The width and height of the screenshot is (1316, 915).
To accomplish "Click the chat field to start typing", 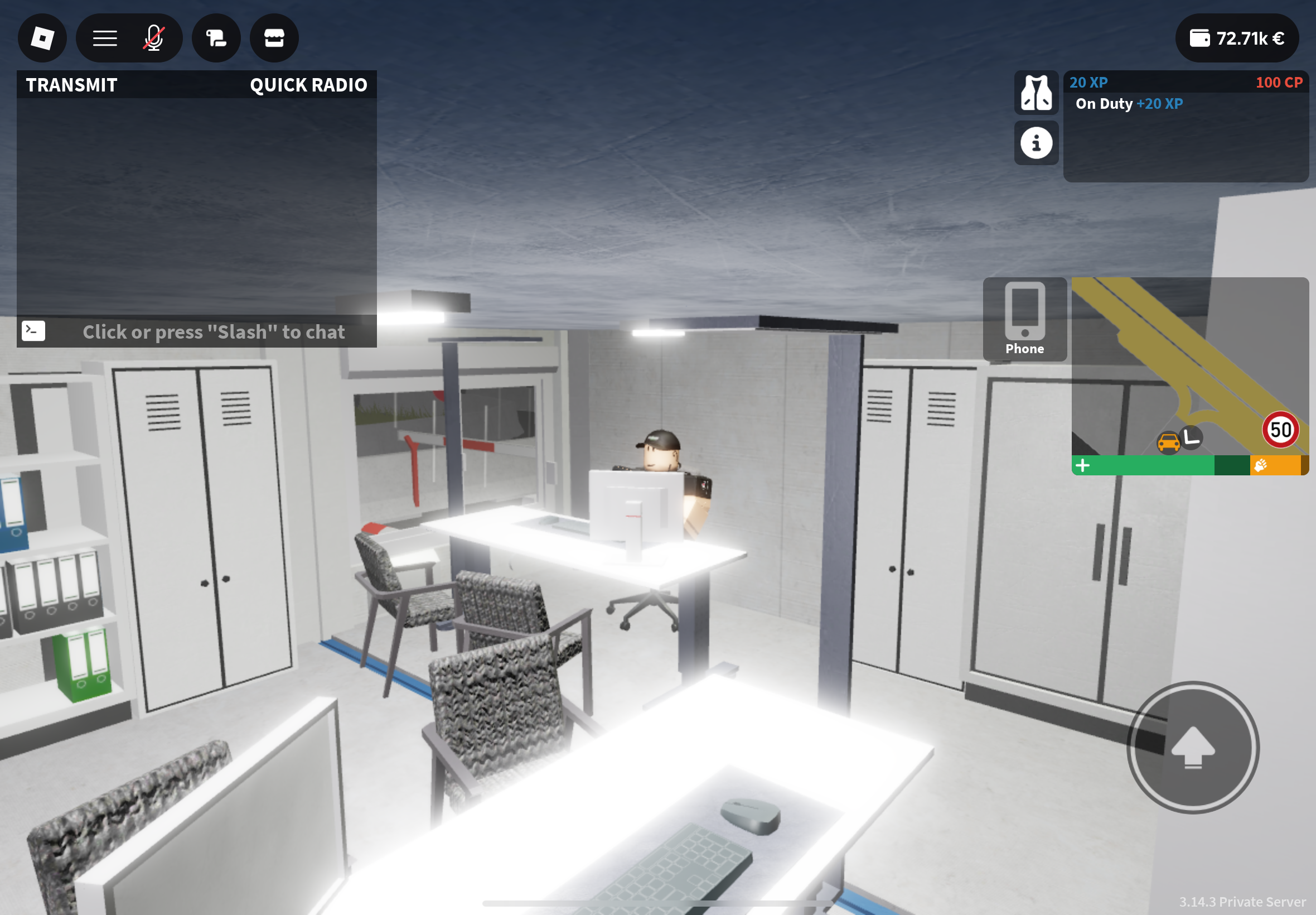I will click(214, 331).
